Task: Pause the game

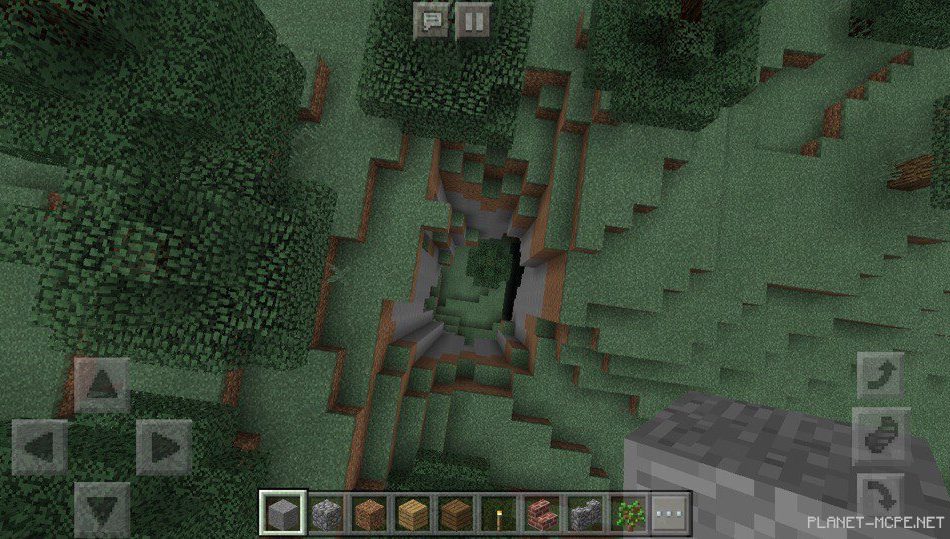Action: tap(473, 20)
